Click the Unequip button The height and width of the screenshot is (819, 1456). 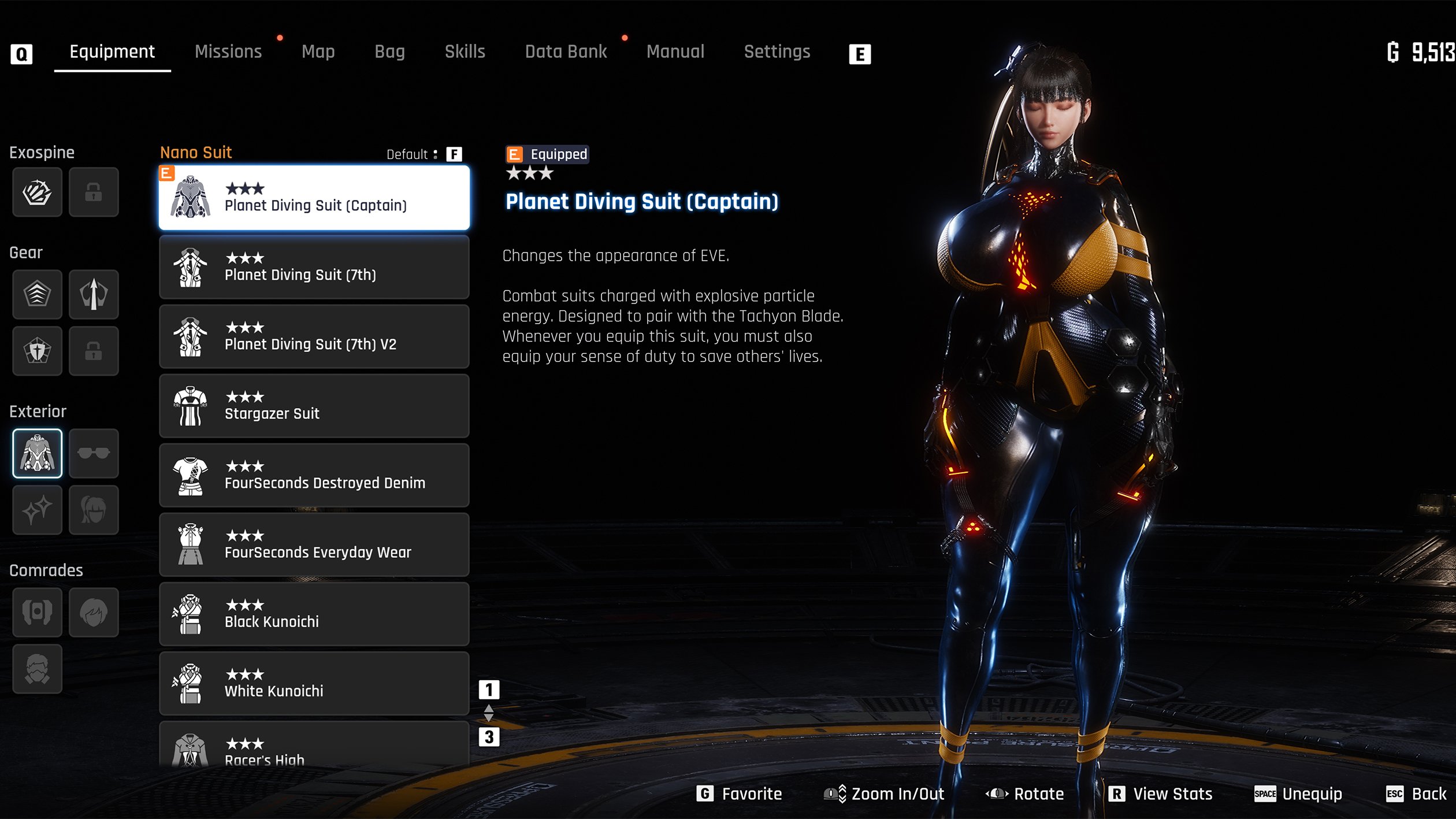[1298, 794]
